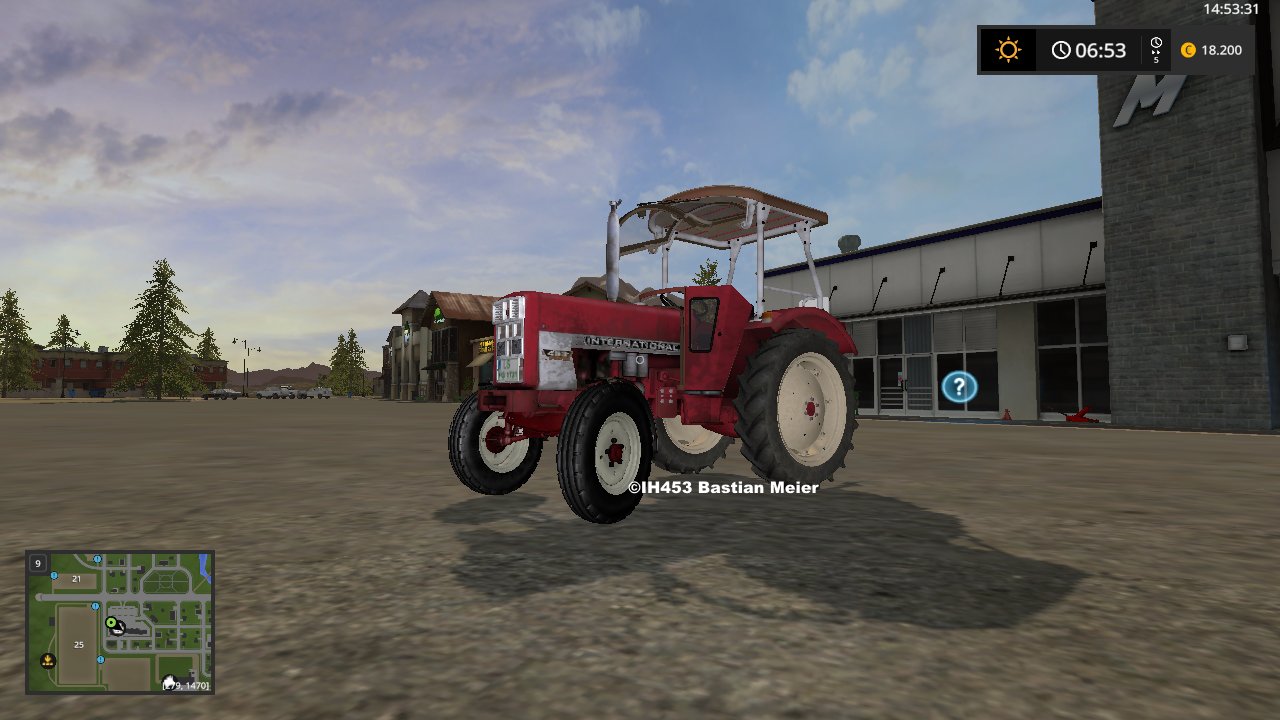This screenshot has width=1280, height=720.
Task: Click the white animal icon on the minimap
Action: click(x=170, y=680)
